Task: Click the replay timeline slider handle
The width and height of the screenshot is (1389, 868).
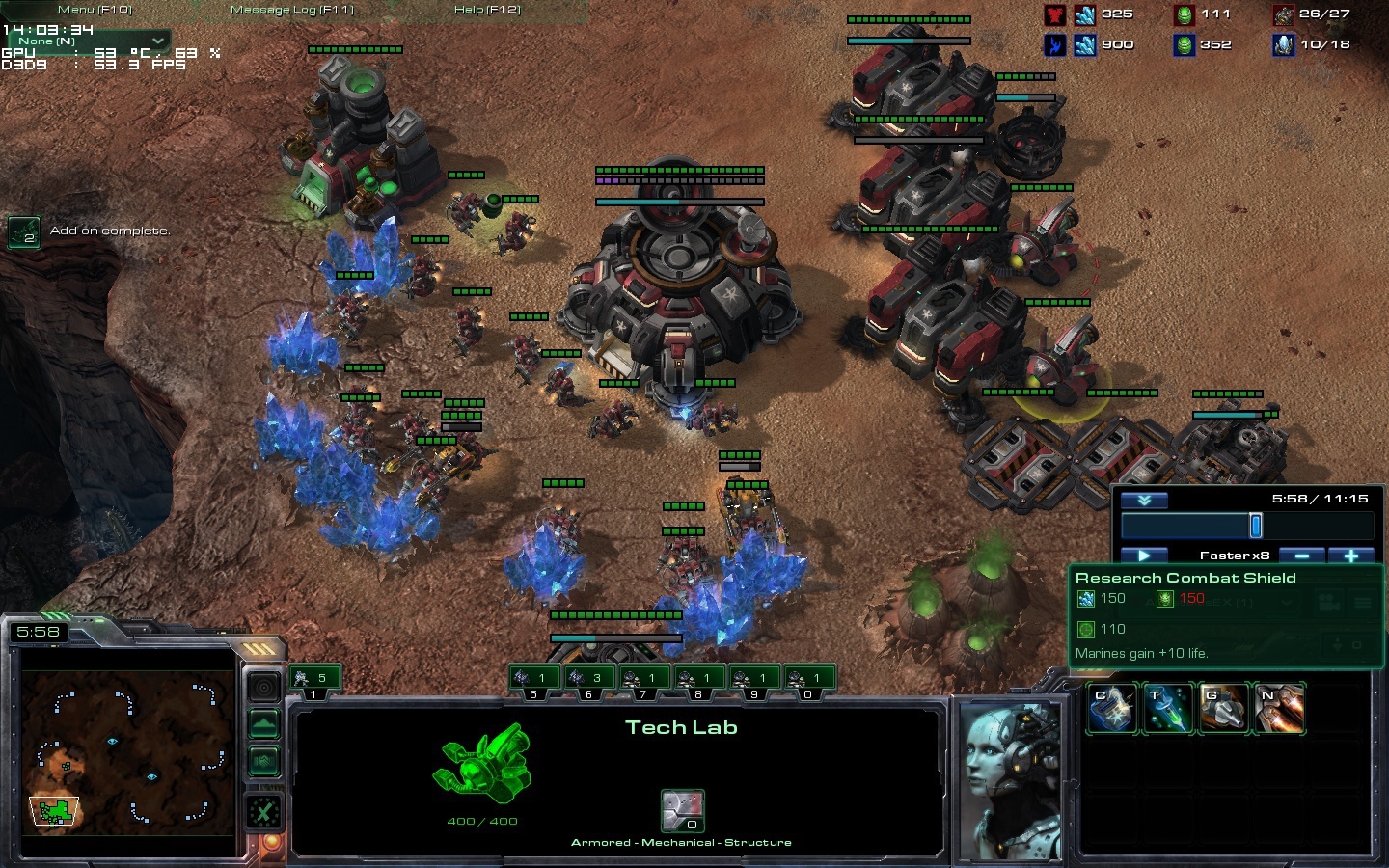Action: 1255,526
